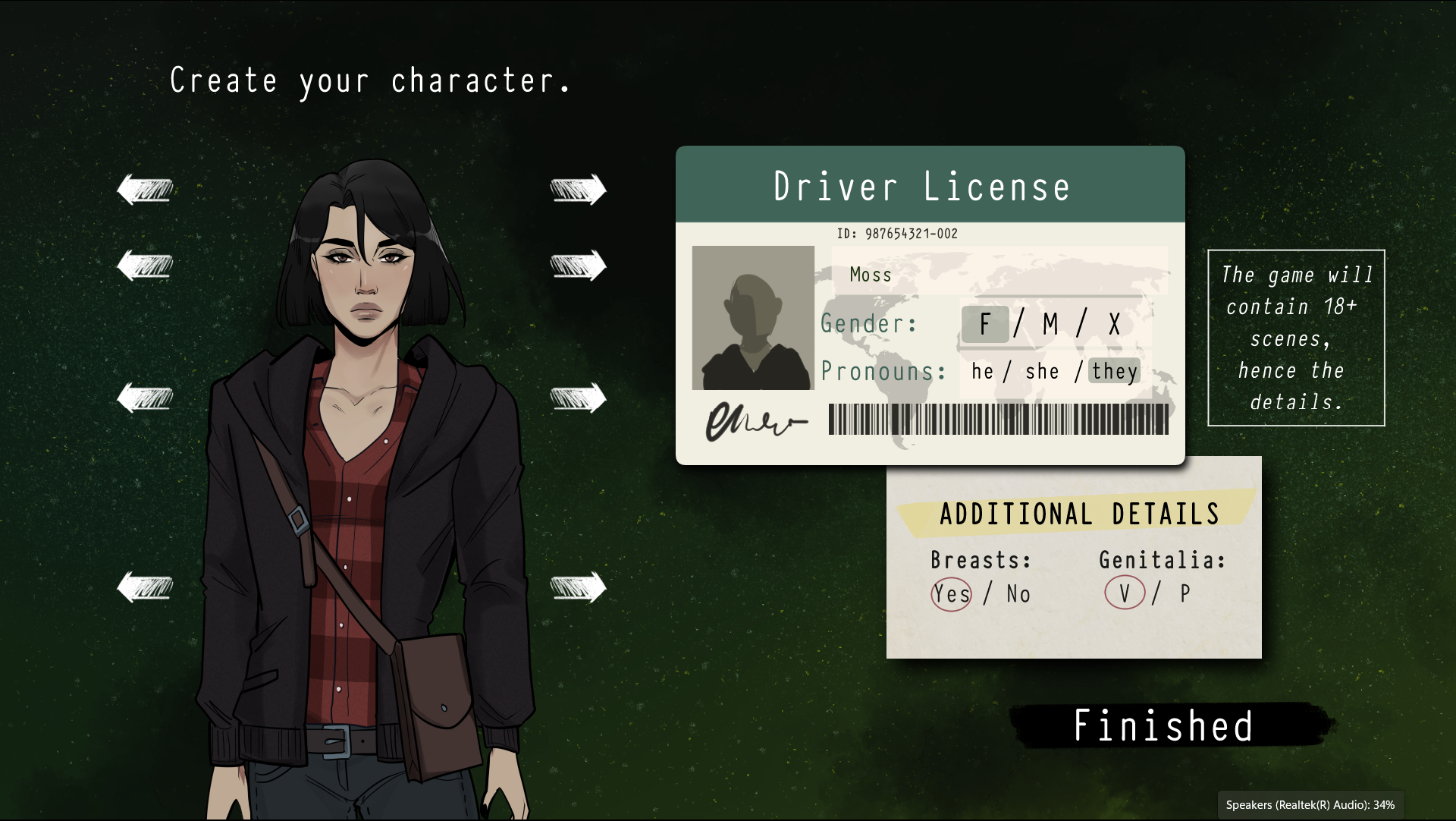The width and height of the screenshot is (1456, 821).
Task: Click the signature on the driver license
Action: (x=756, y=423)
